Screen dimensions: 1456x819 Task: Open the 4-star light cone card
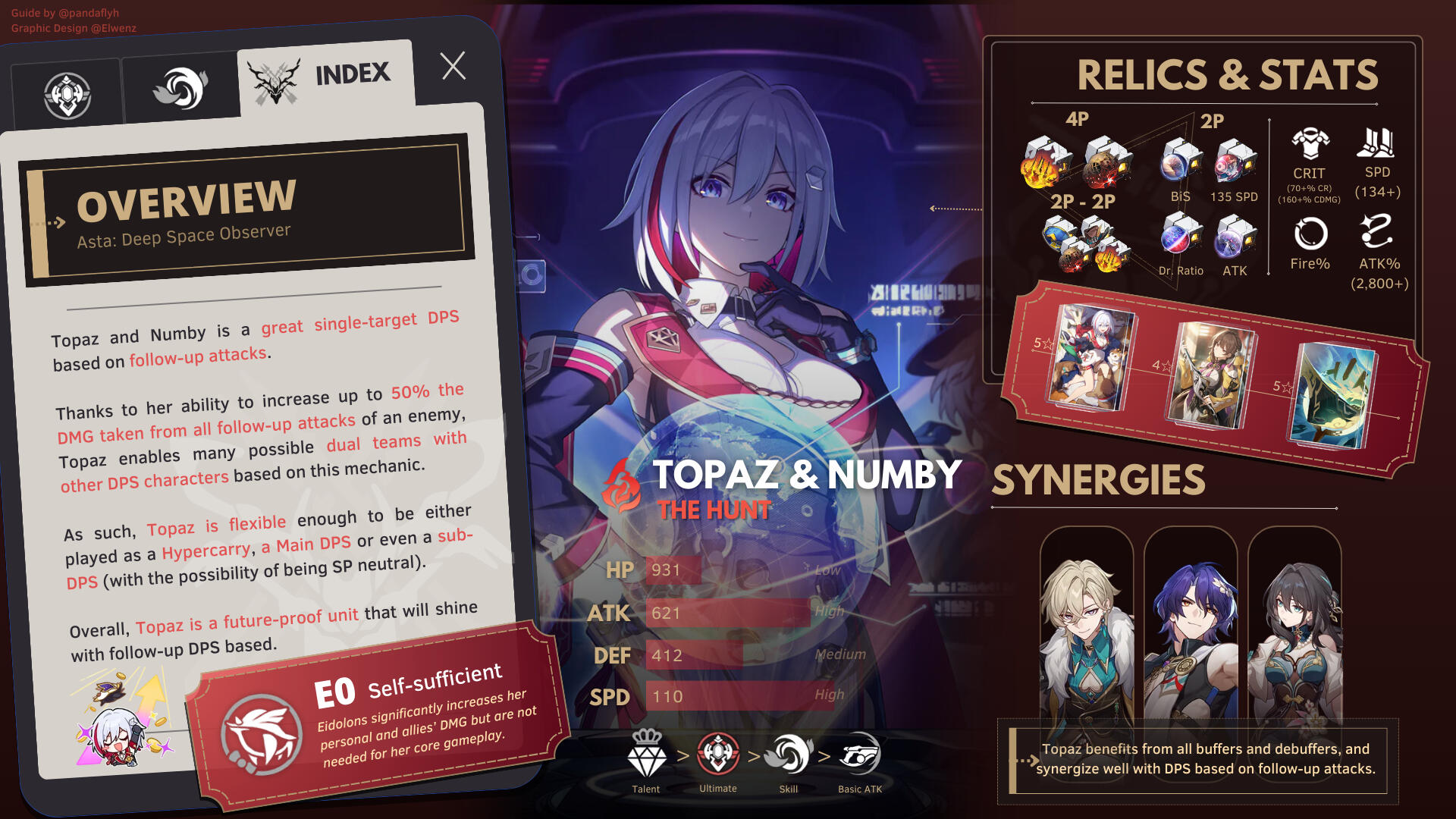pos(1210,374)
